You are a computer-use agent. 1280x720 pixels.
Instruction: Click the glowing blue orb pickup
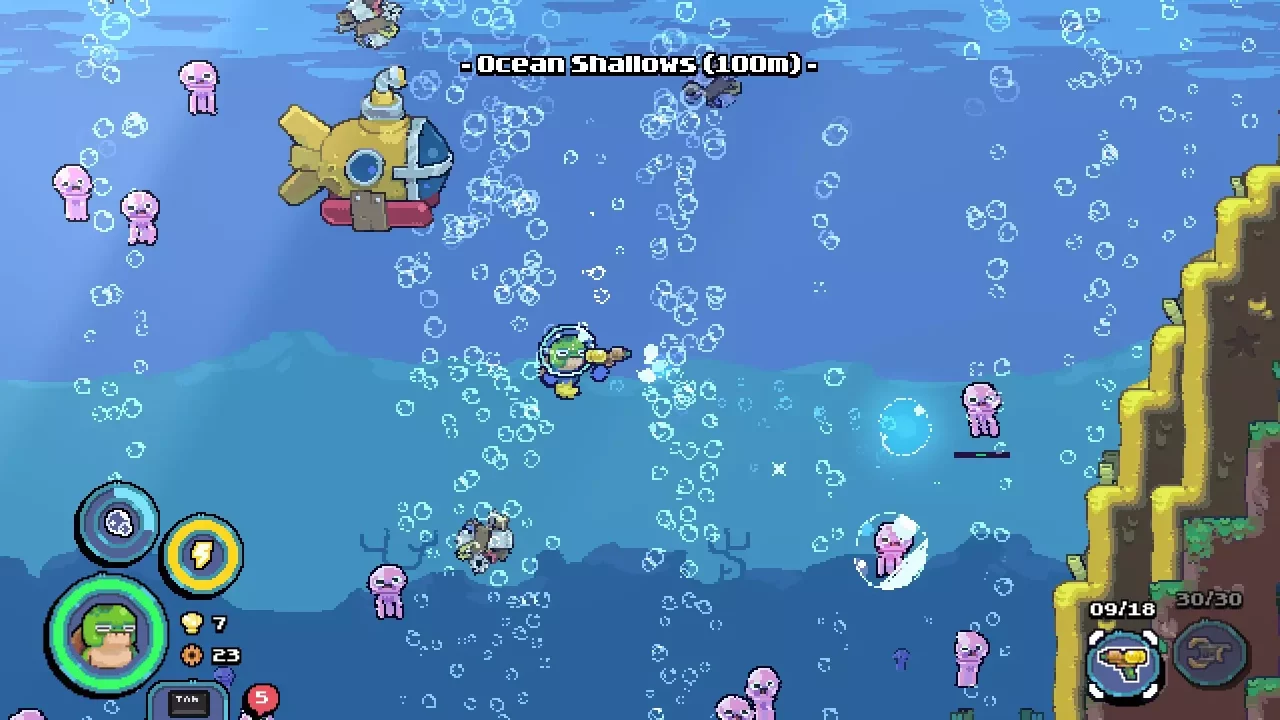pos(903,428)
